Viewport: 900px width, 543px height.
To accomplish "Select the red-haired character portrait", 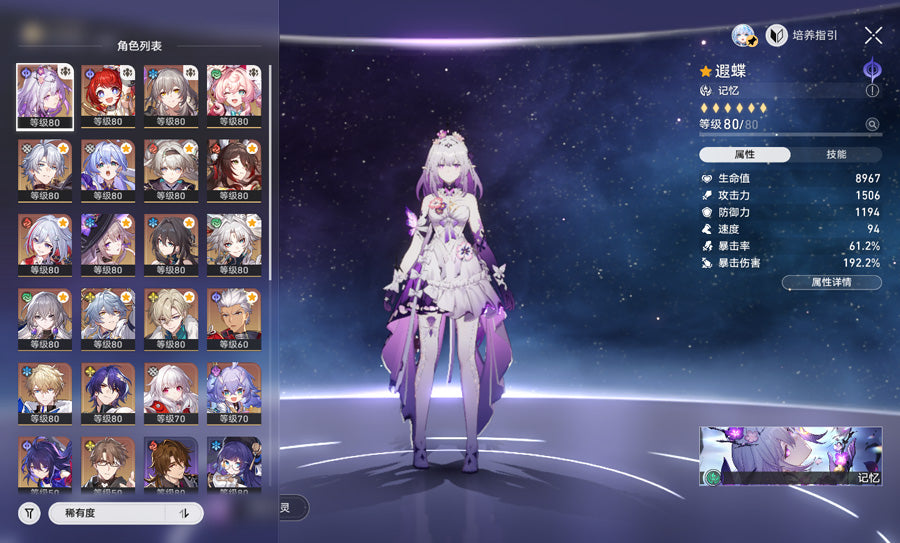I will [107, 97].
